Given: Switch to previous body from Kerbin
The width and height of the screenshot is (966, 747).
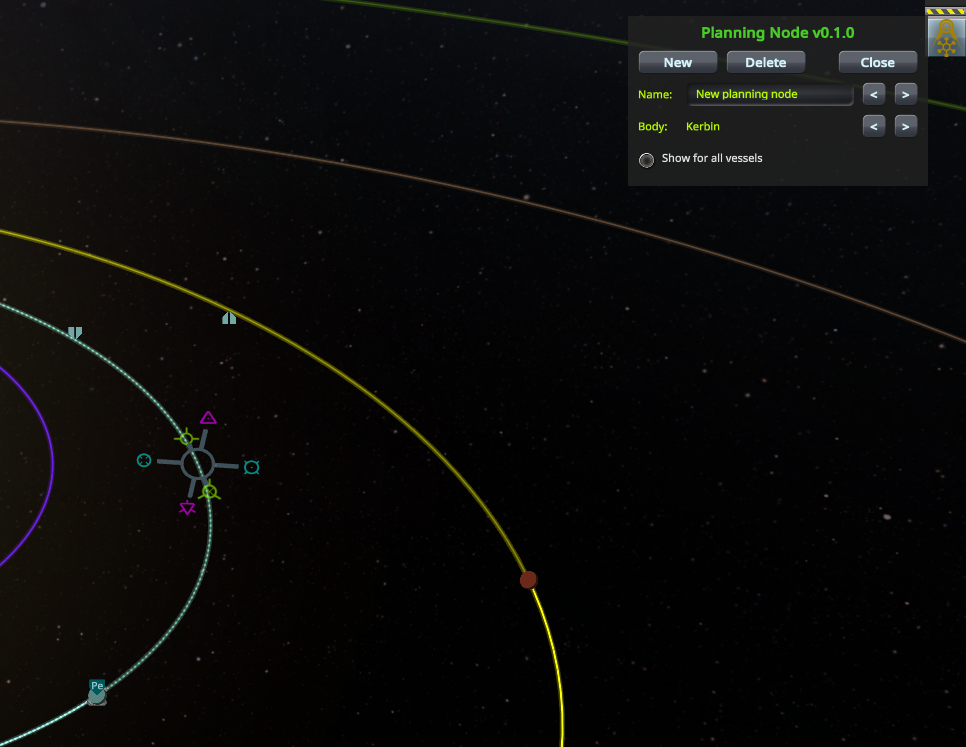Looking at the screenshot, I should pos(874,127).
